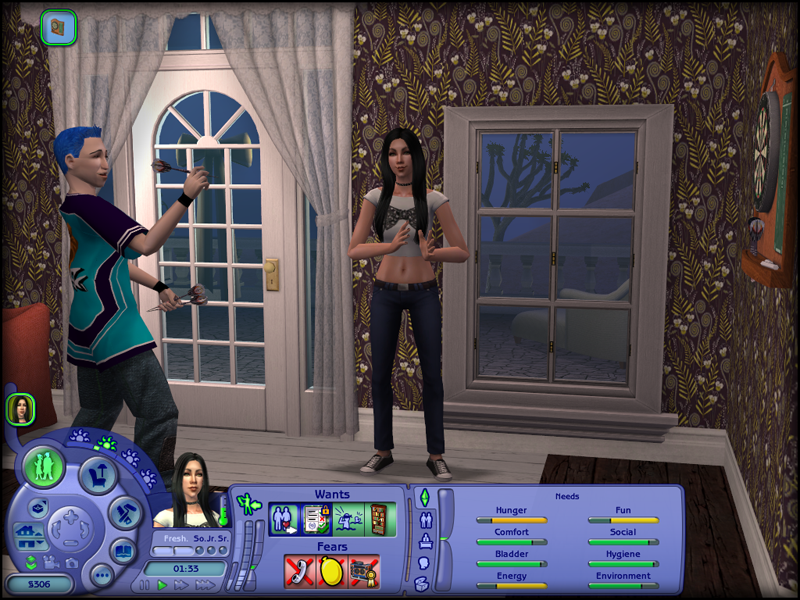Screen dimensions: 800x600
Task: Select the black-haired Sim portrait thumbnail
Action: point(20,408)
